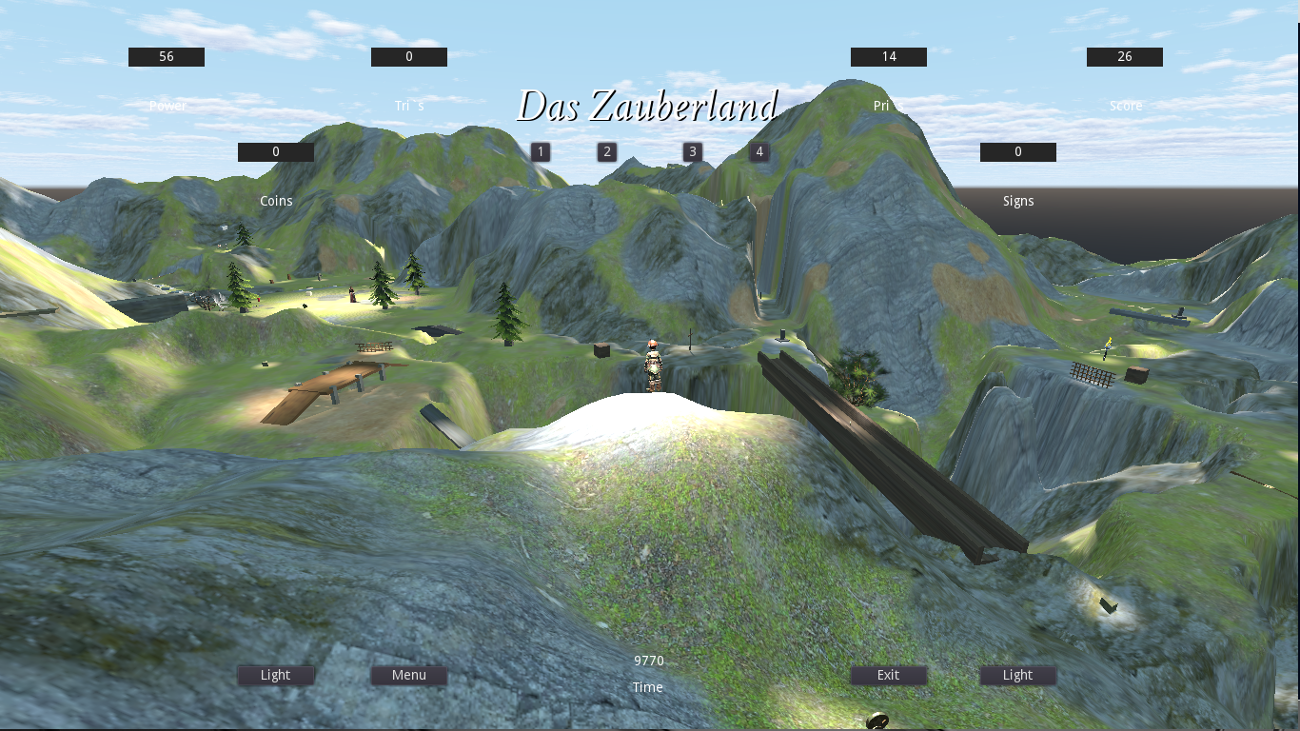Select checkpoint number 3
This screenshot has width=1300, height=731.
[692, 151]
